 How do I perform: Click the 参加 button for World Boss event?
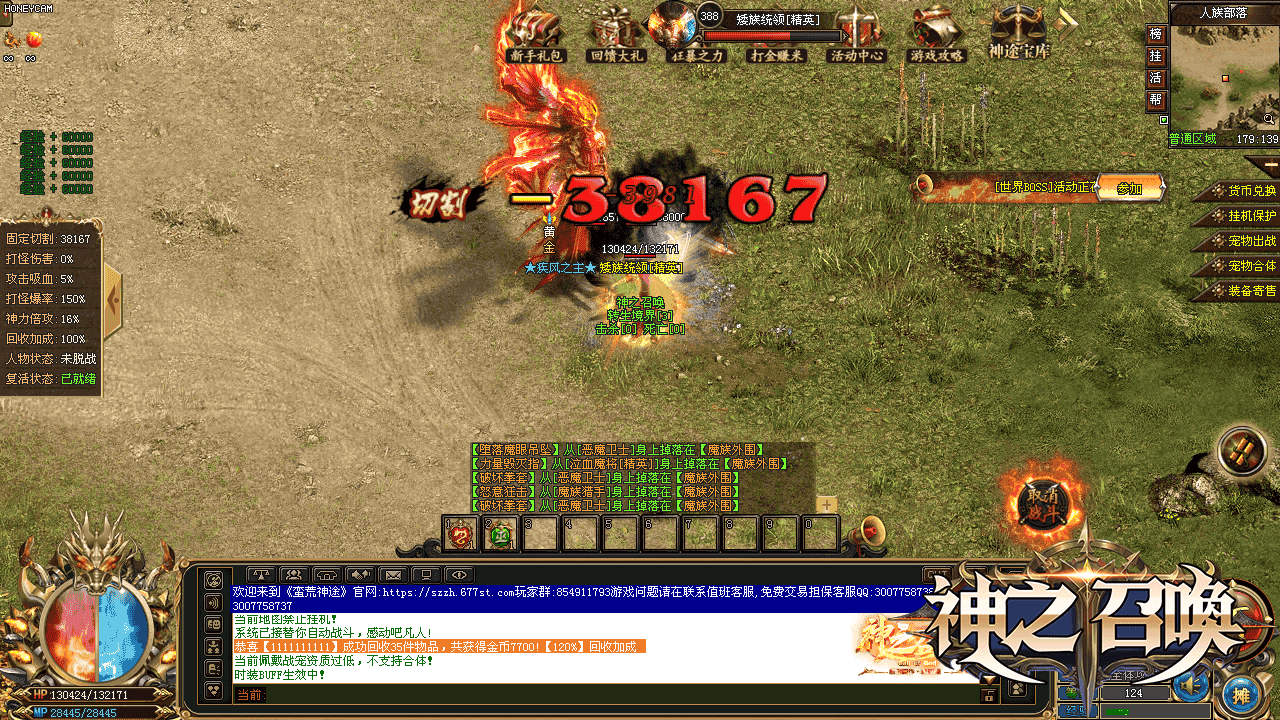pyautogui.click(x=1129, y=188)
